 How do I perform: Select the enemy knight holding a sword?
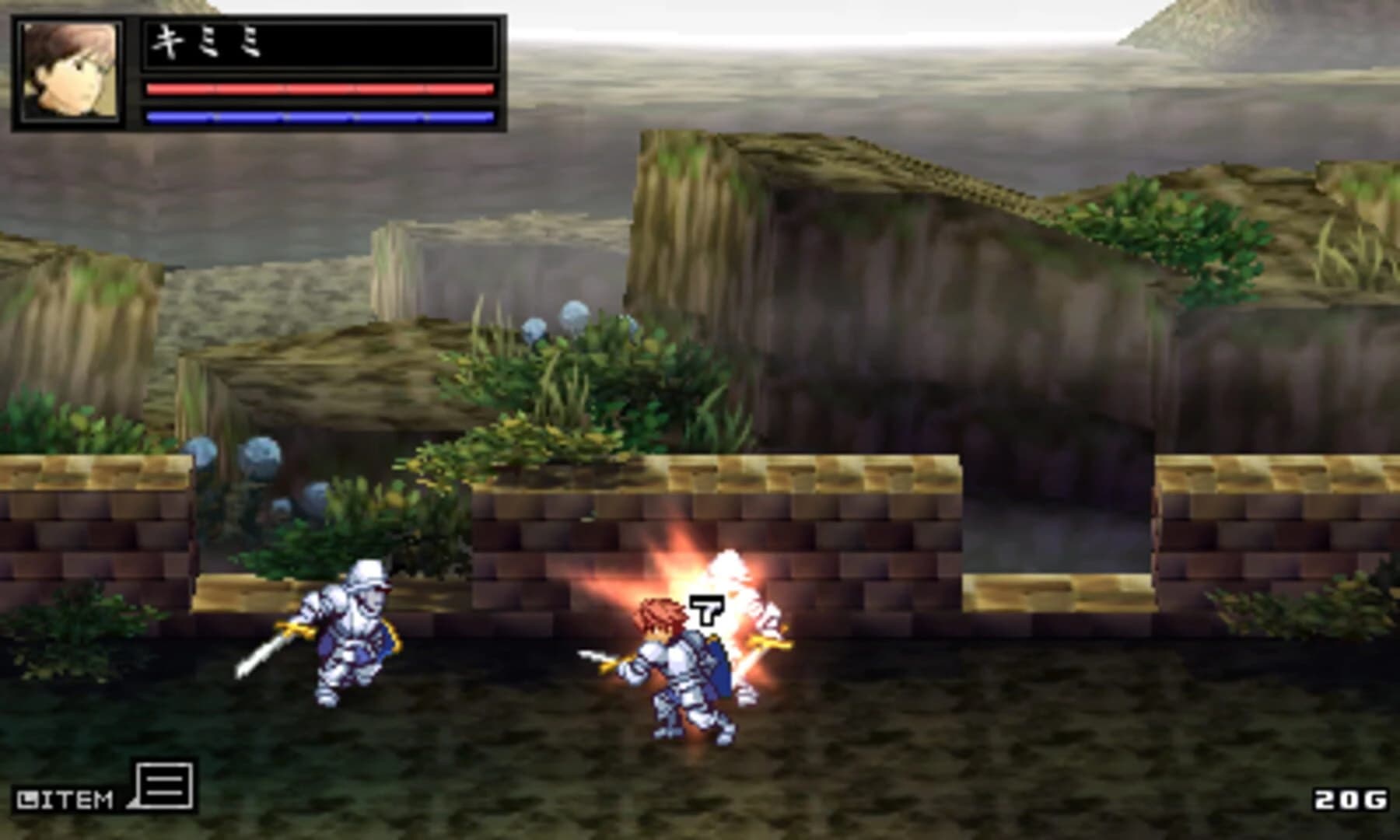click(354, 642)
